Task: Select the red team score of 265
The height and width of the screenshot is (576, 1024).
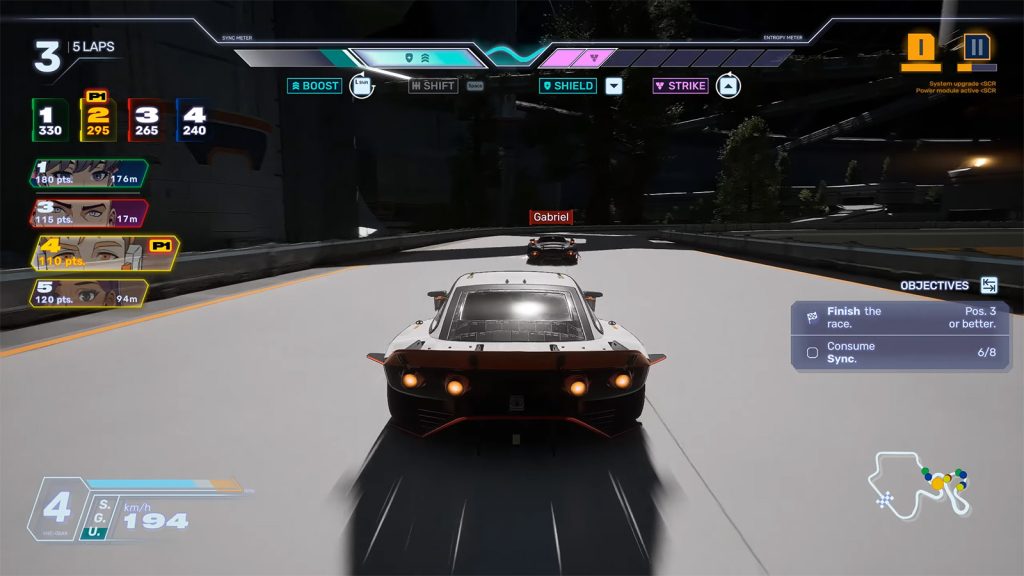Action: tap(146, 121)
